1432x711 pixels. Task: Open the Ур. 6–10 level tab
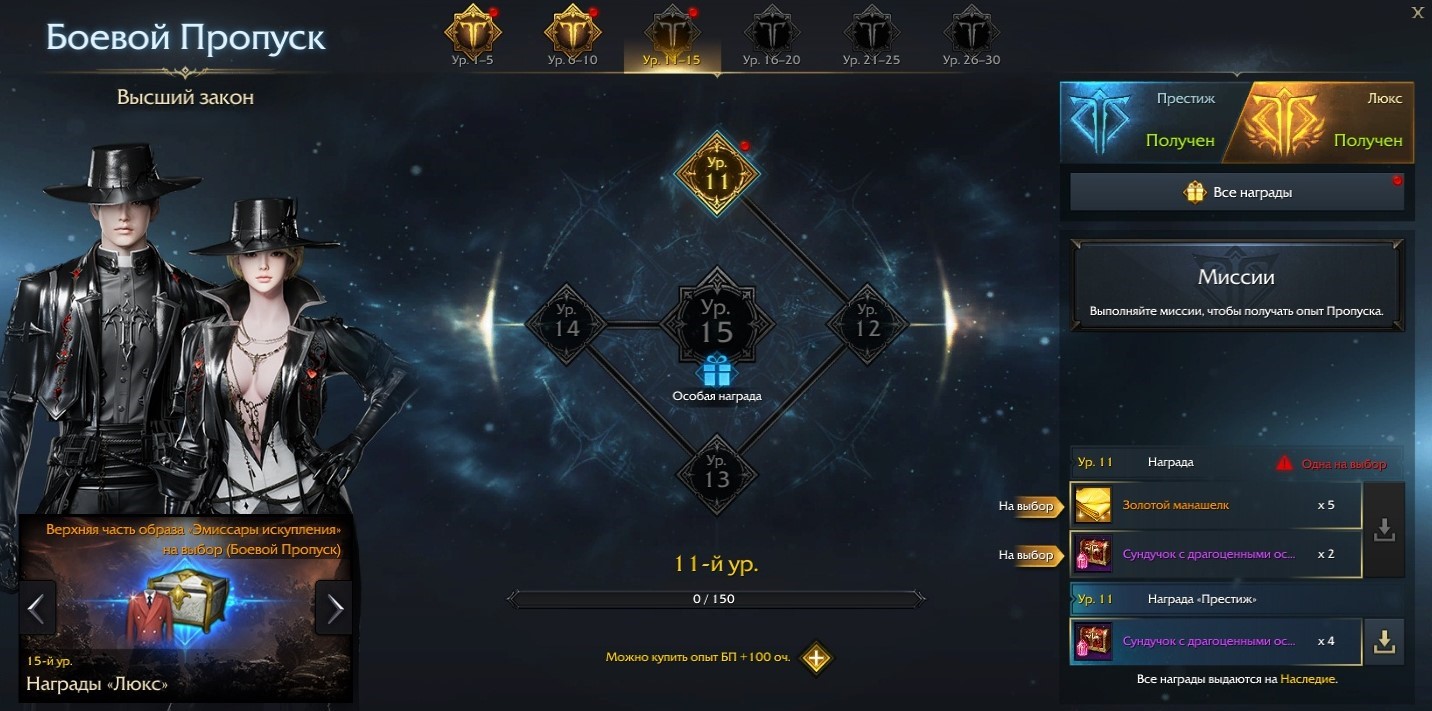pos(572,37)
